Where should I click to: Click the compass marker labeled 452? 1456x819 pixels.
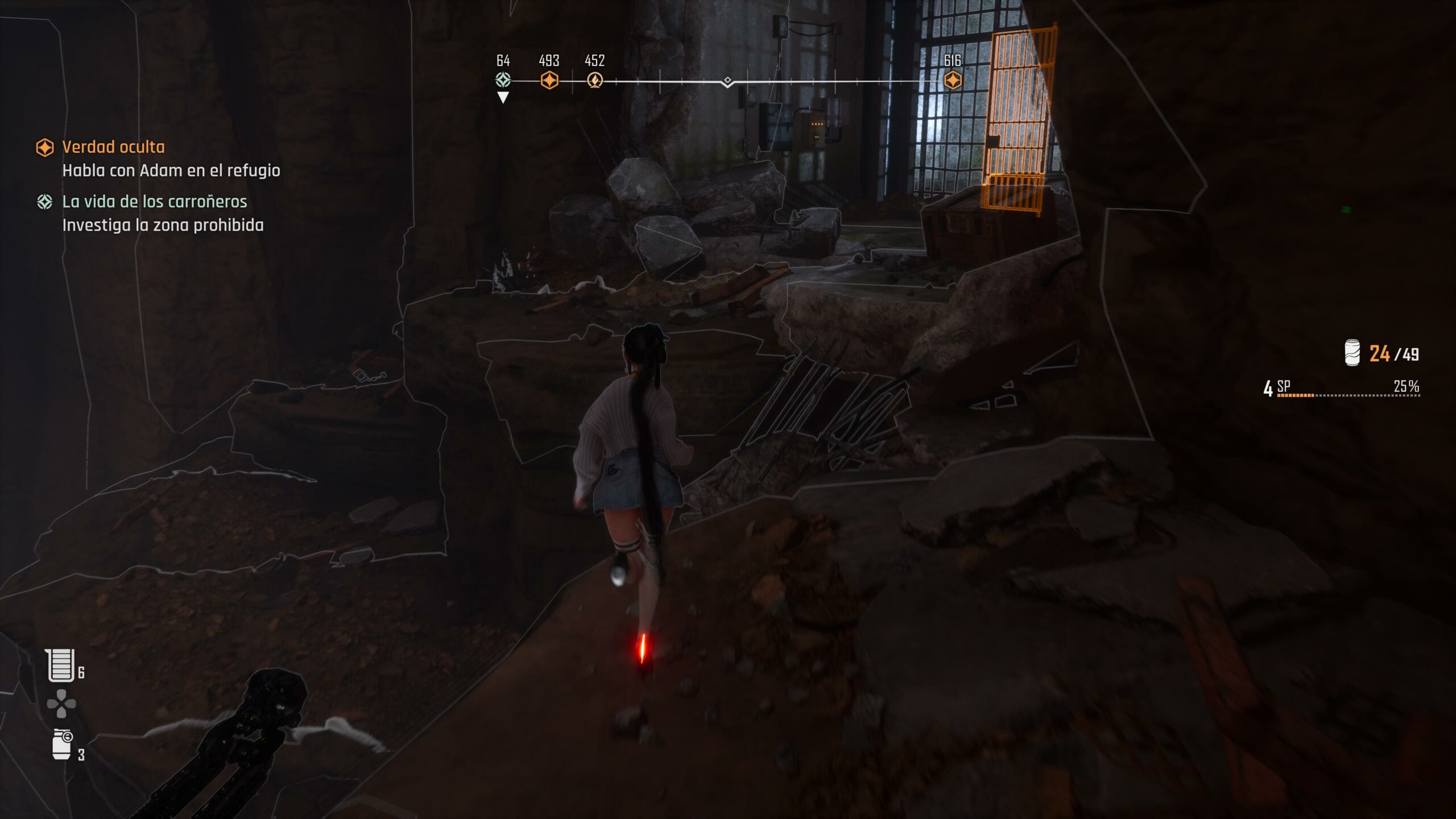[595, 80]
